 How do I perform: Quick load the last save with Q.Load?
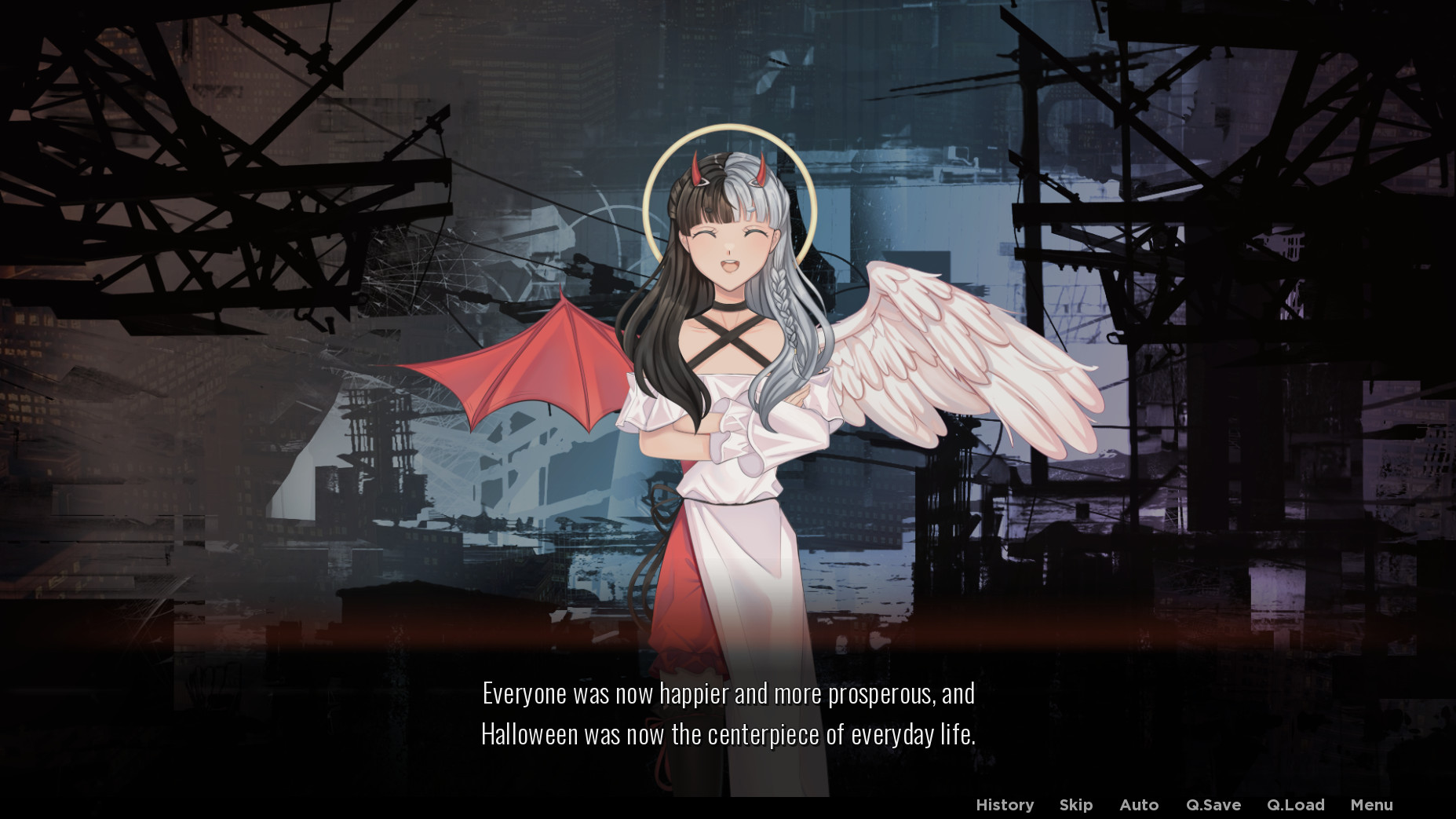pos(1297,805)
